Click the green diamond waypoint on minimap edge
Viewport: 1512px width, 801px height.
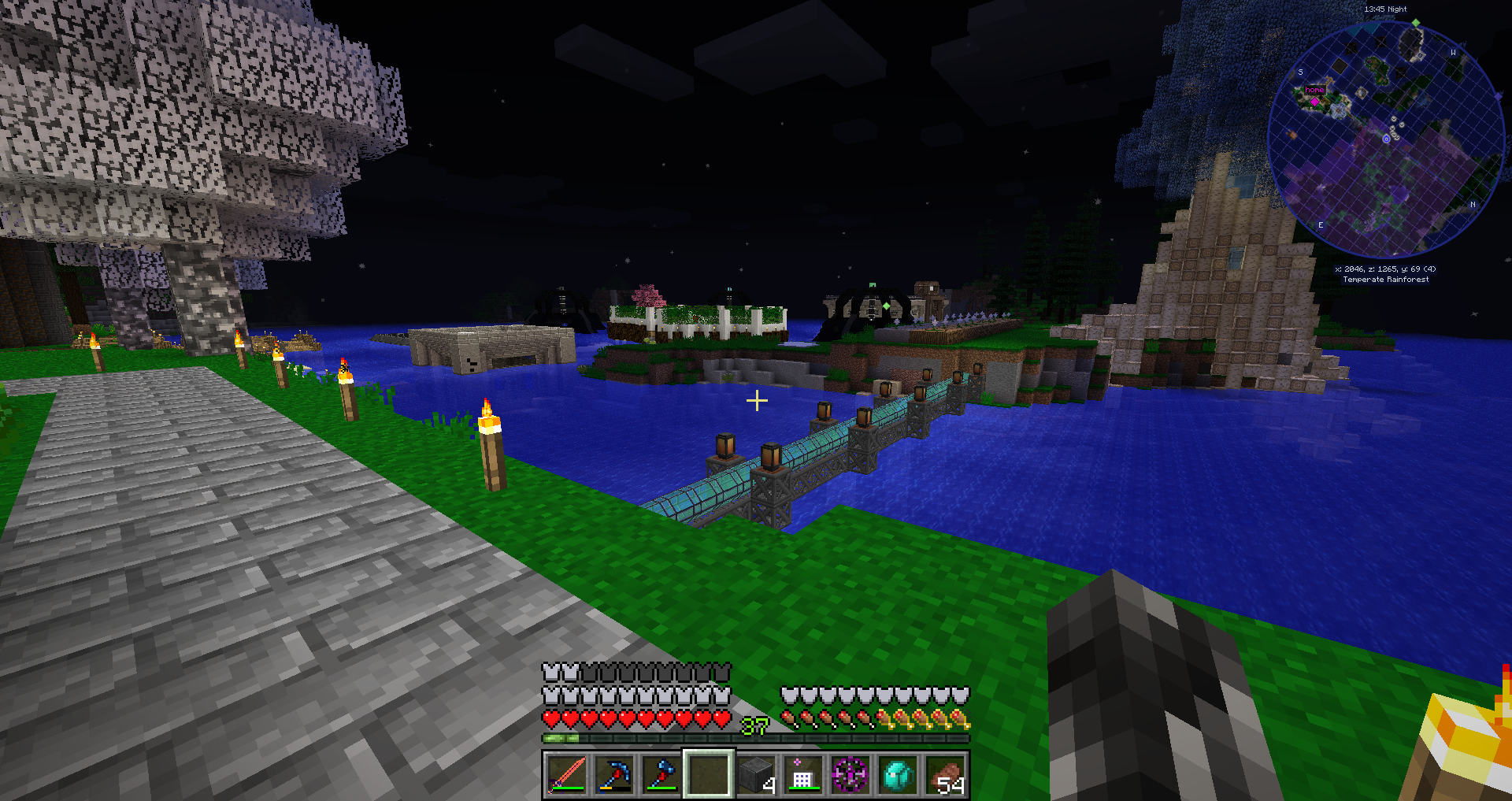[1416, 23]
